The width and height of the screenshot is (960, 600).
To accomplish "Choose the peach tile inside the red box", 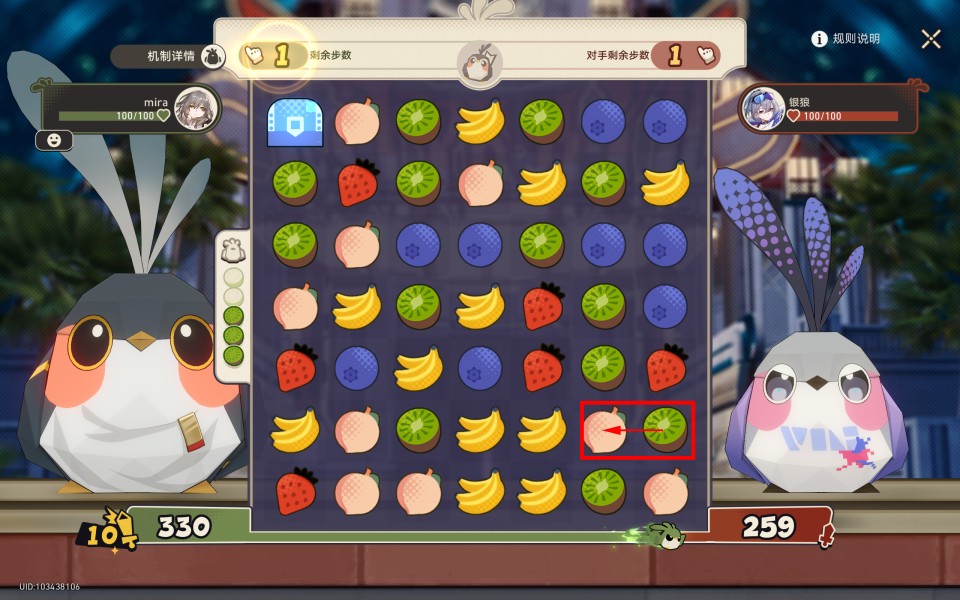I will [605, 430].
